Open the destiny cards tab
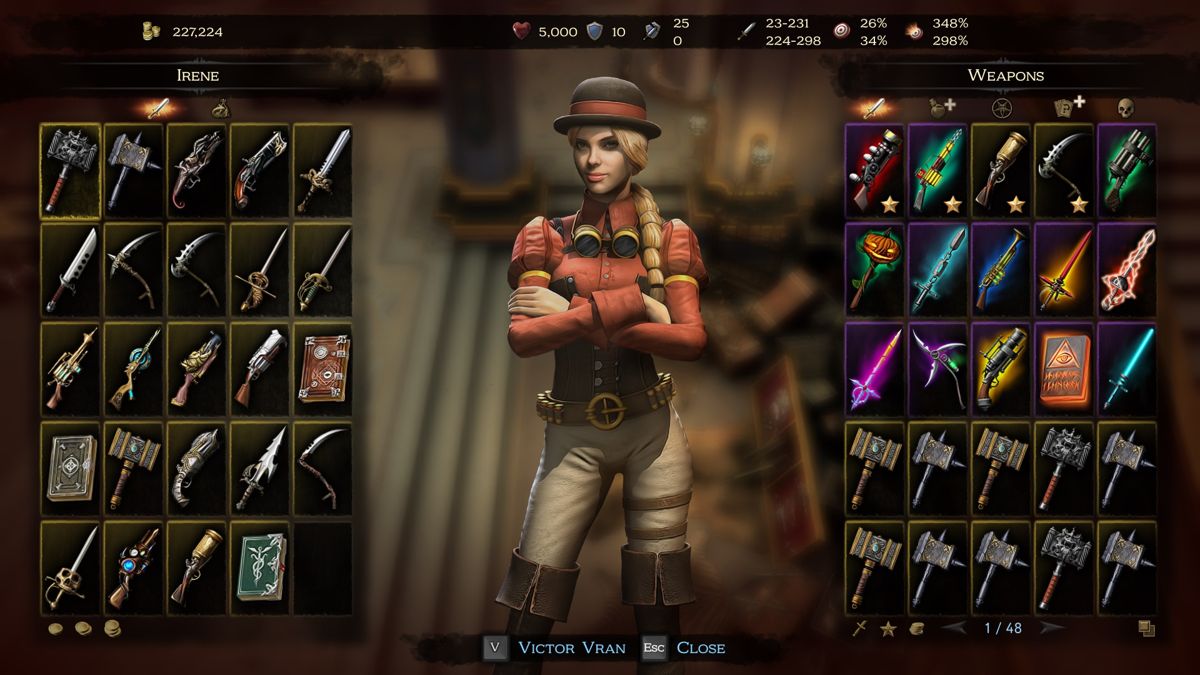1200x675 pixels. (x=1067, y=106)
